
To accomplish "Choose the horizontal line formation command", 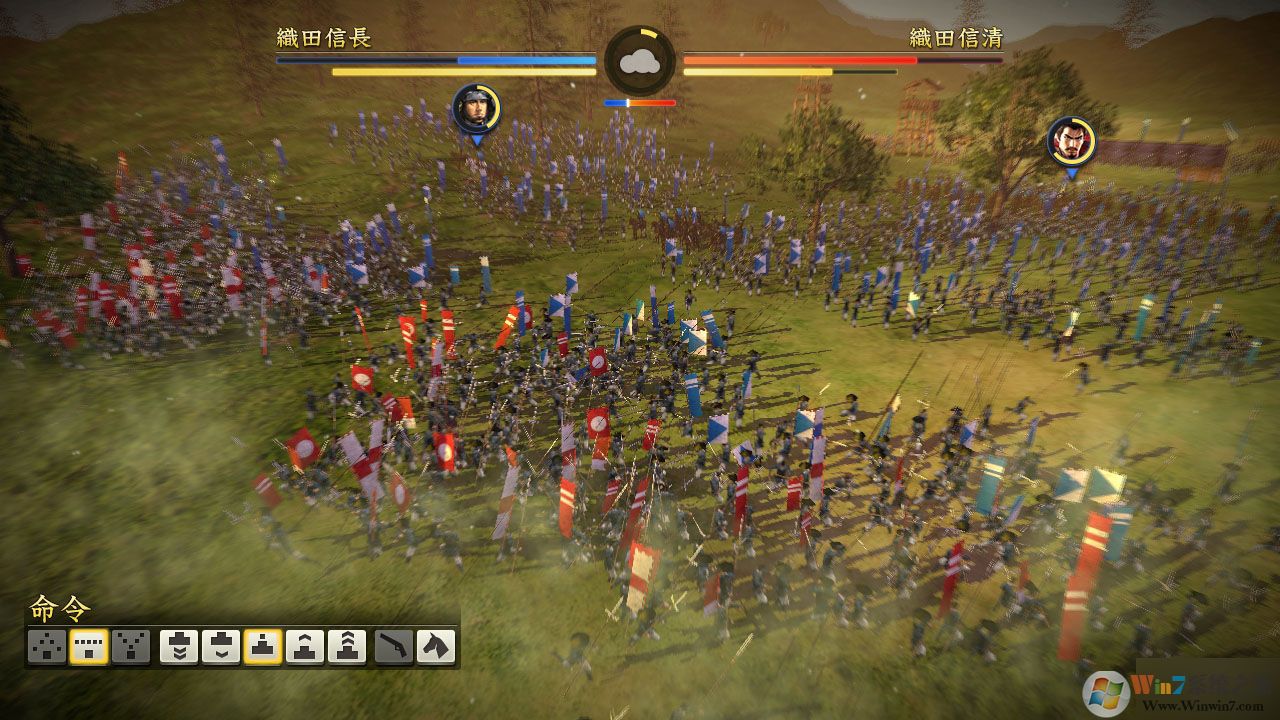I will tap(89, 647).
